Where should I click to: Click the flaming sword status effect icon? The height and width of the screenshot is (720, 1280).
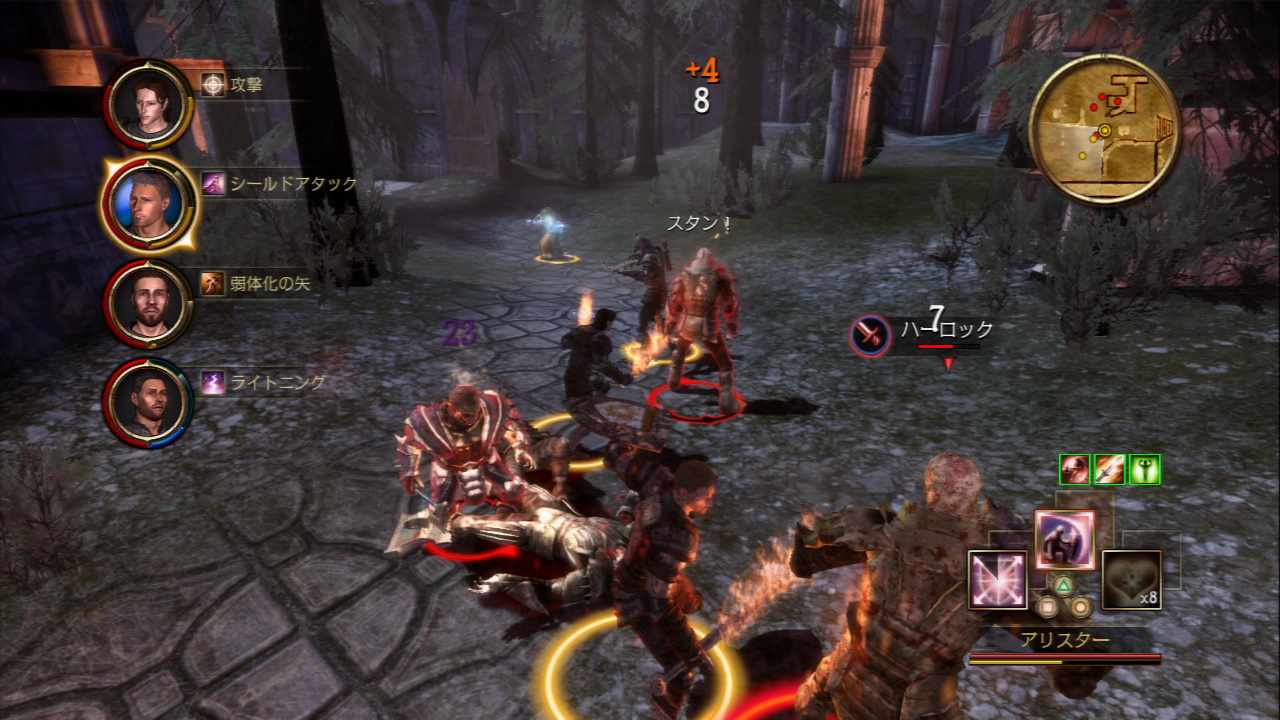pyautogui.click(x=1109, y=469)
